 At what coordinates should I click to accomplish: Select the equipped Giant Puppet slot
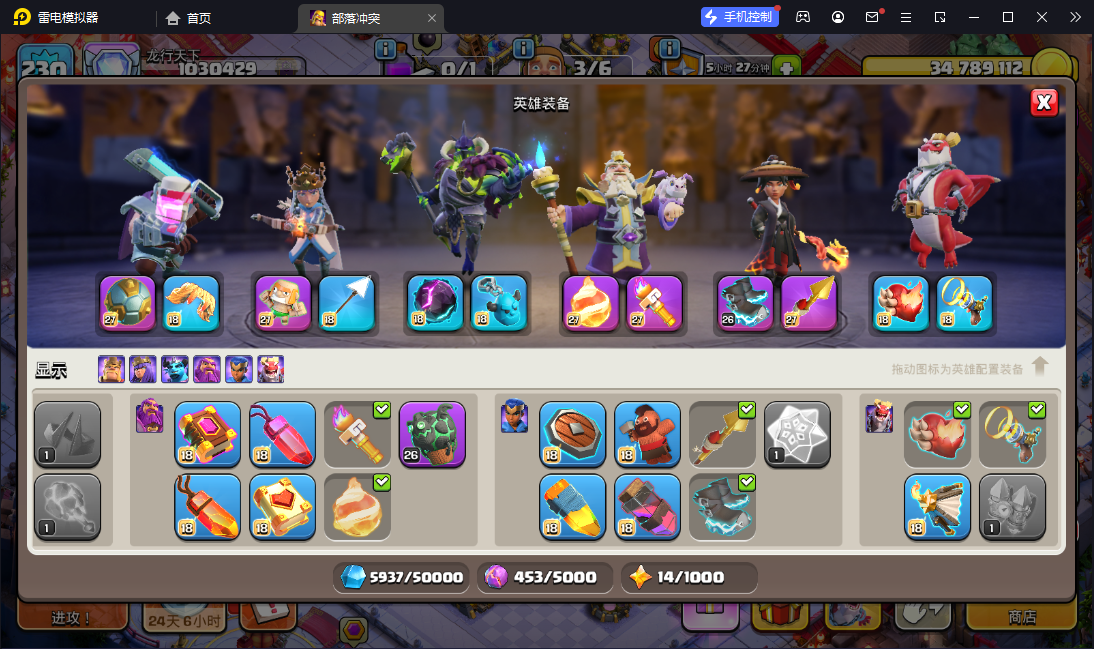click(x=283, y=302)
